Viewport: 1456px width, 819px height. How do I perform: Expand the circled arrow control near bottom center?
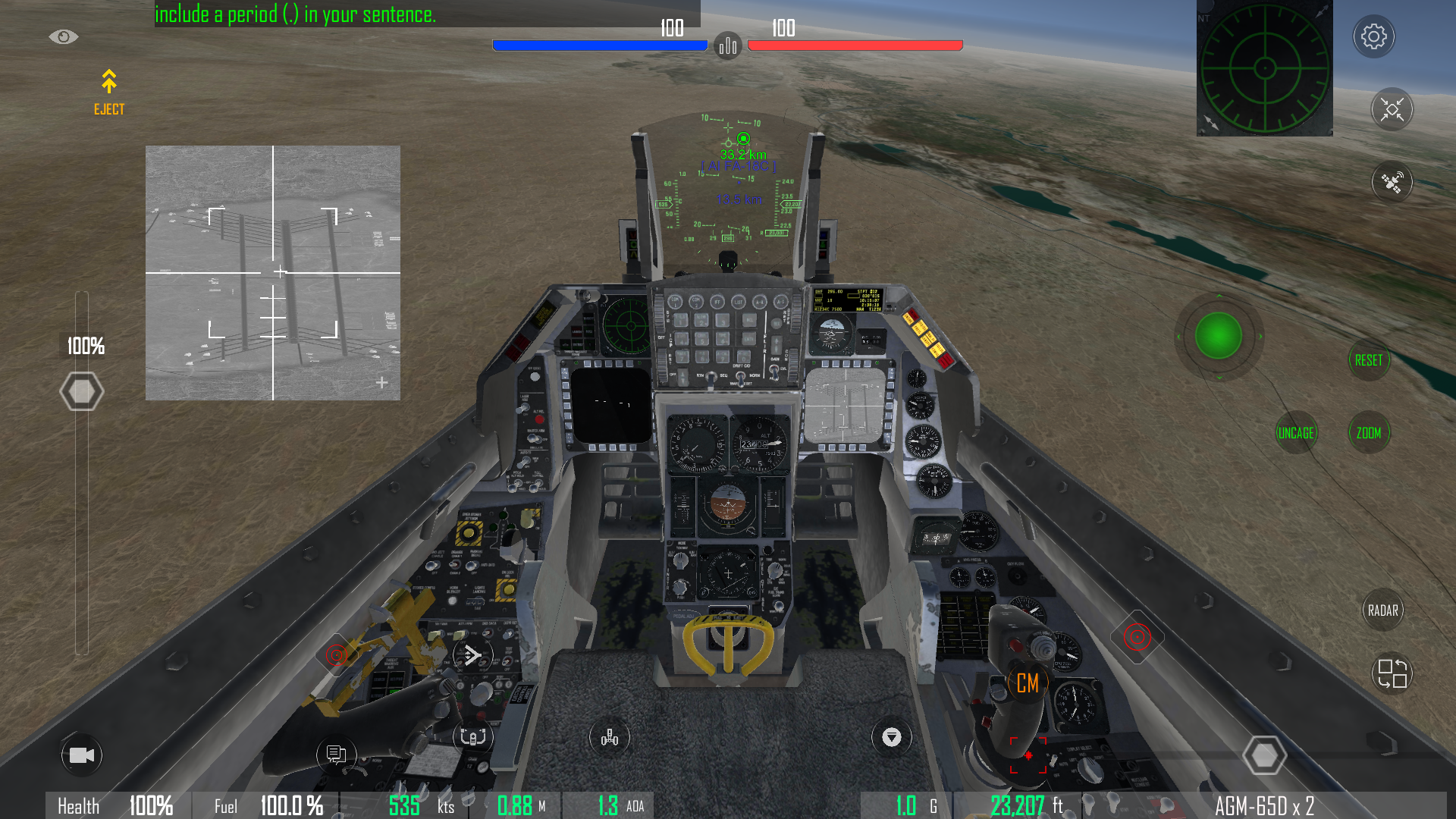pos(892,737)
